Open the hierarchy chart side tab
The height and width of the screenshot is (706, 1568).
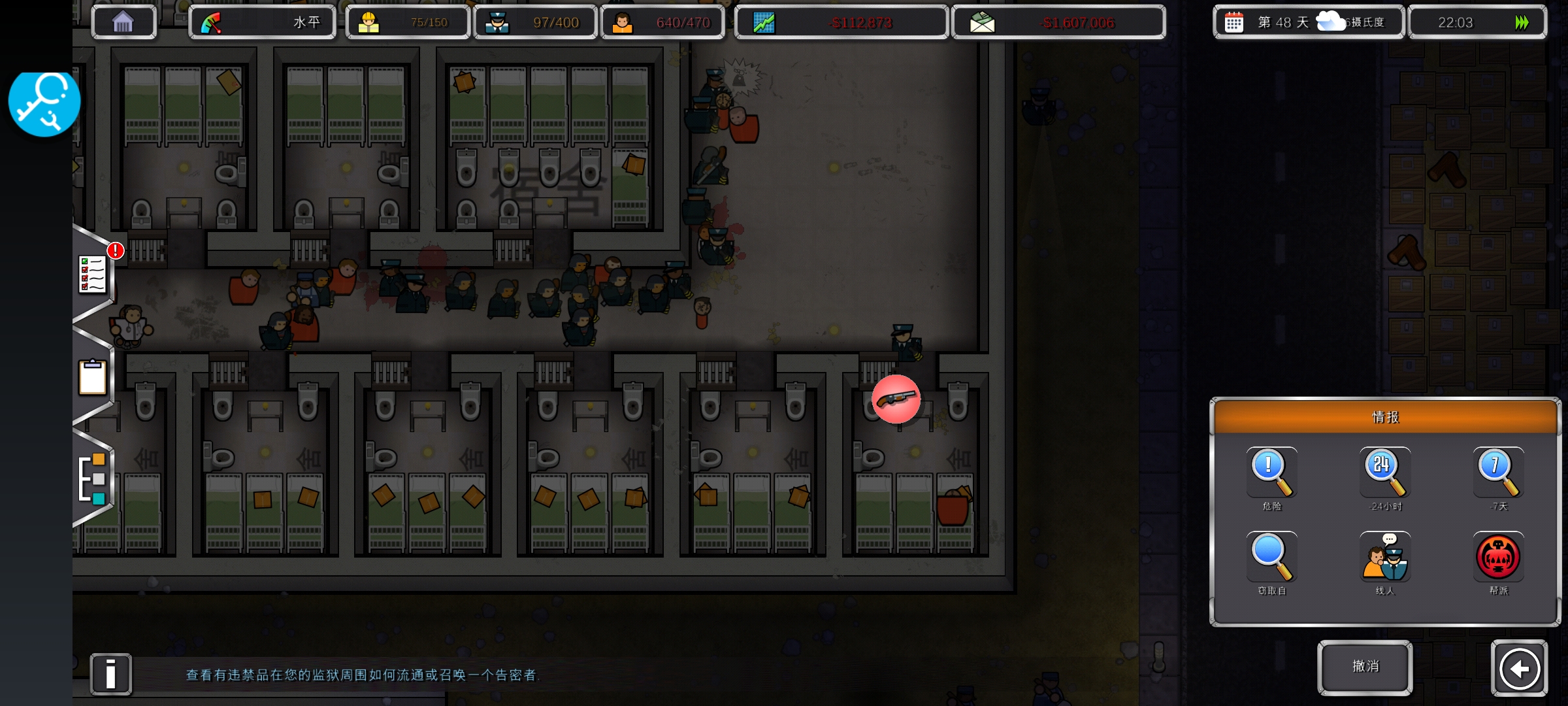(x=92, y=478)
